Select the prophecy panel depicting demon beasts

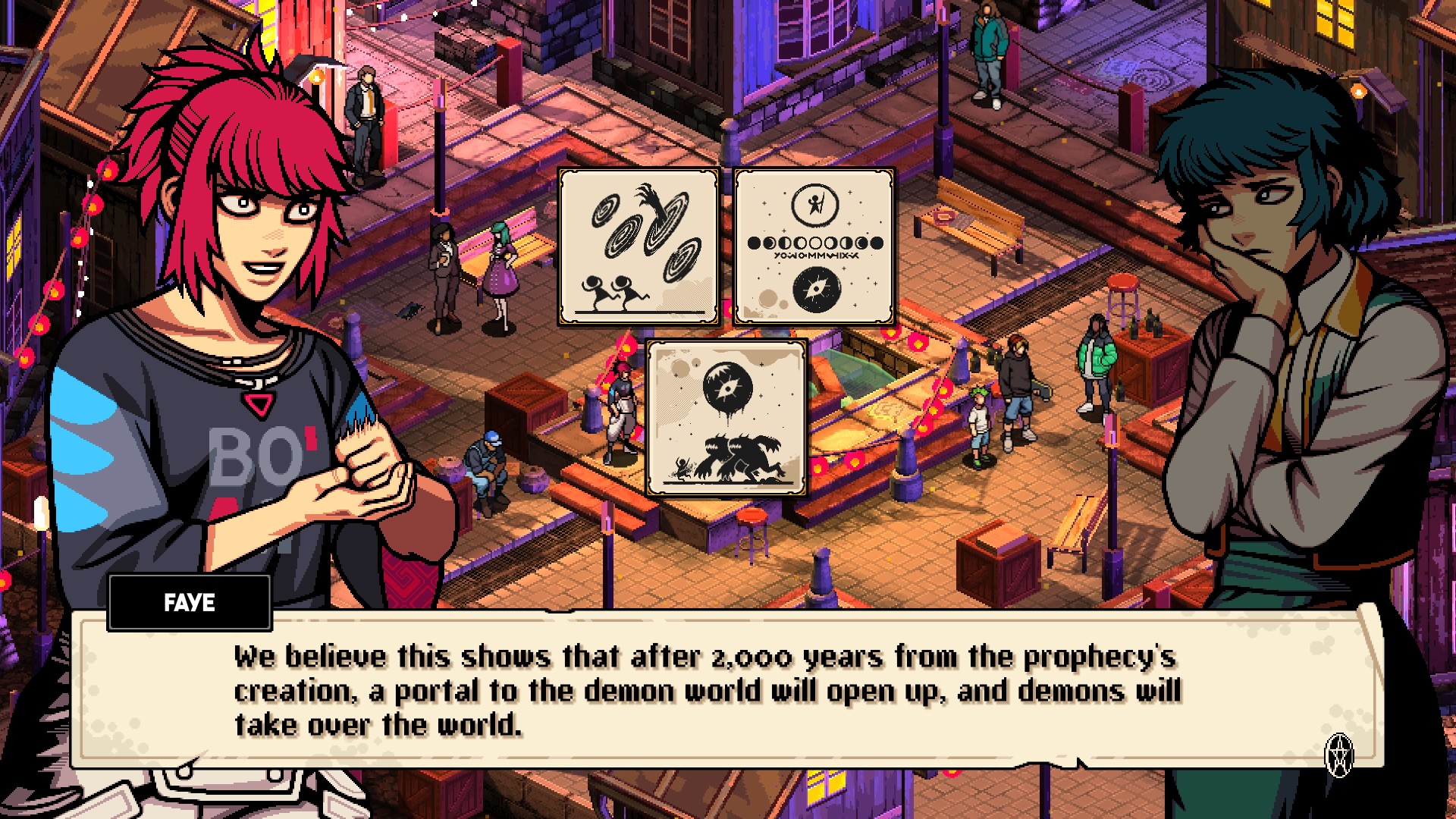(726, 418)
